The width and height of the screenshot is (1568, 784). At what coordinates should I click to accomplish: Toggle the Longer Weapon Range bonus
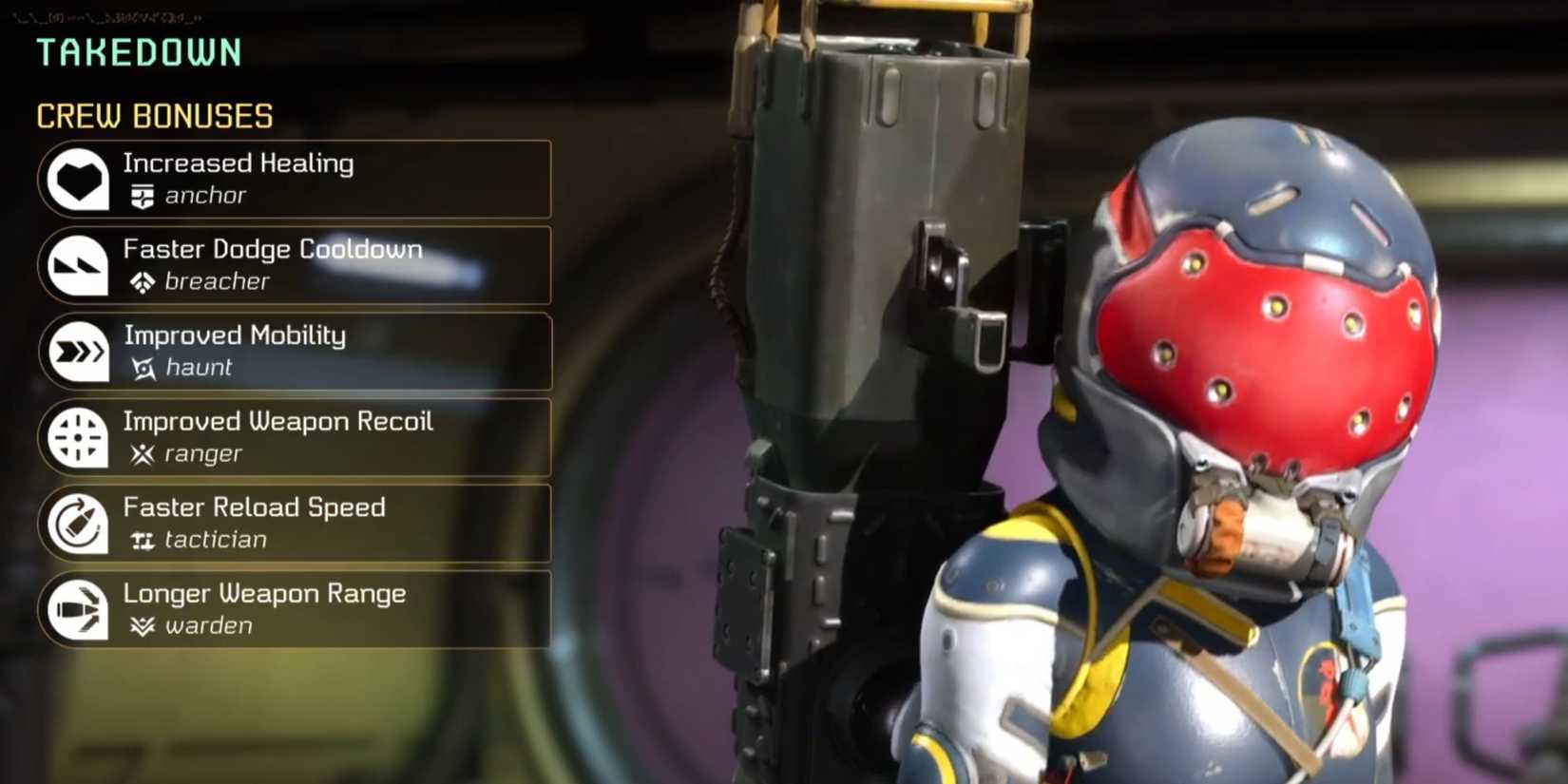[295, 609]
